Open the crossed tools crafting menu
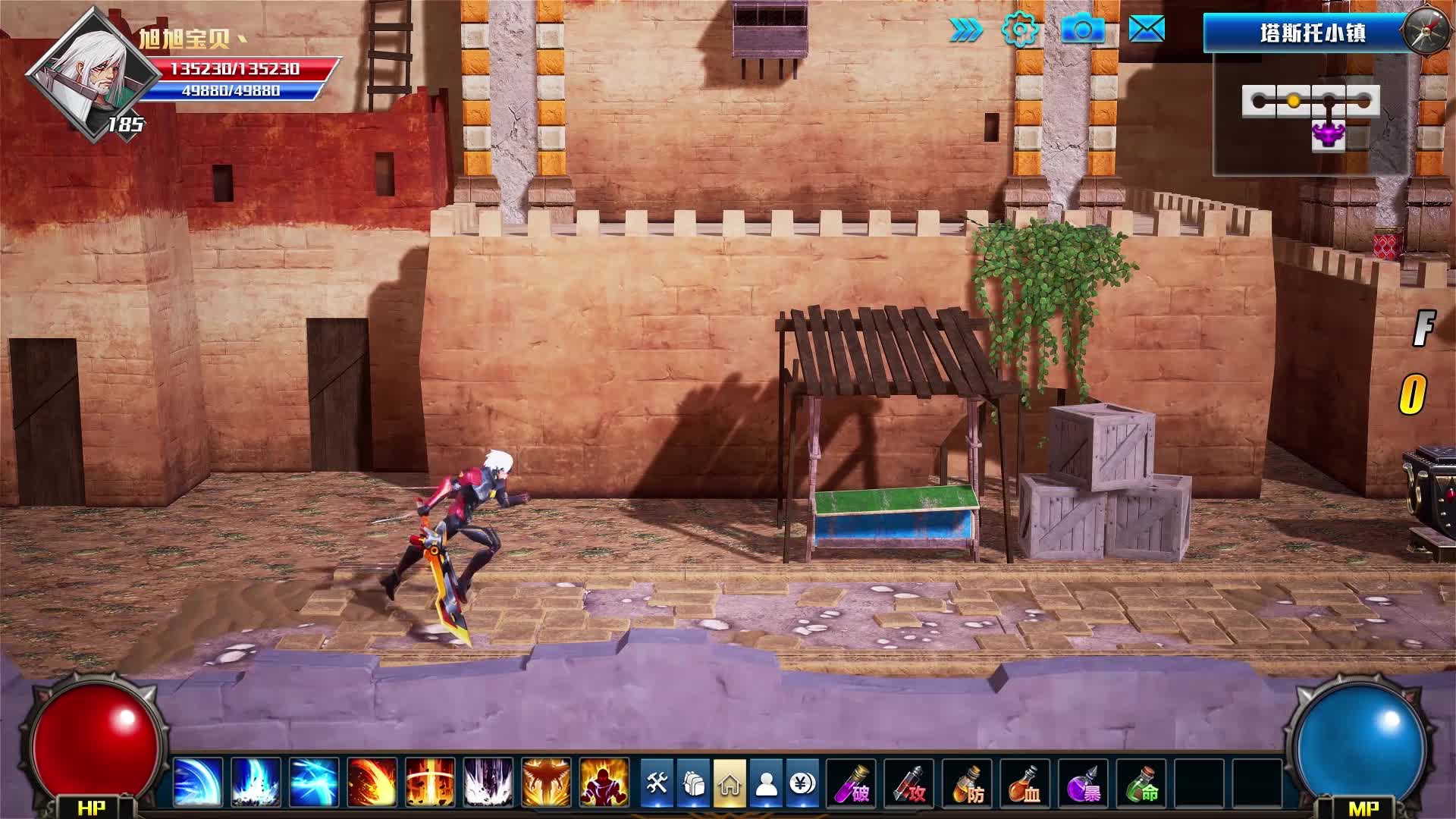The image size is (1456, 819). 657,783
